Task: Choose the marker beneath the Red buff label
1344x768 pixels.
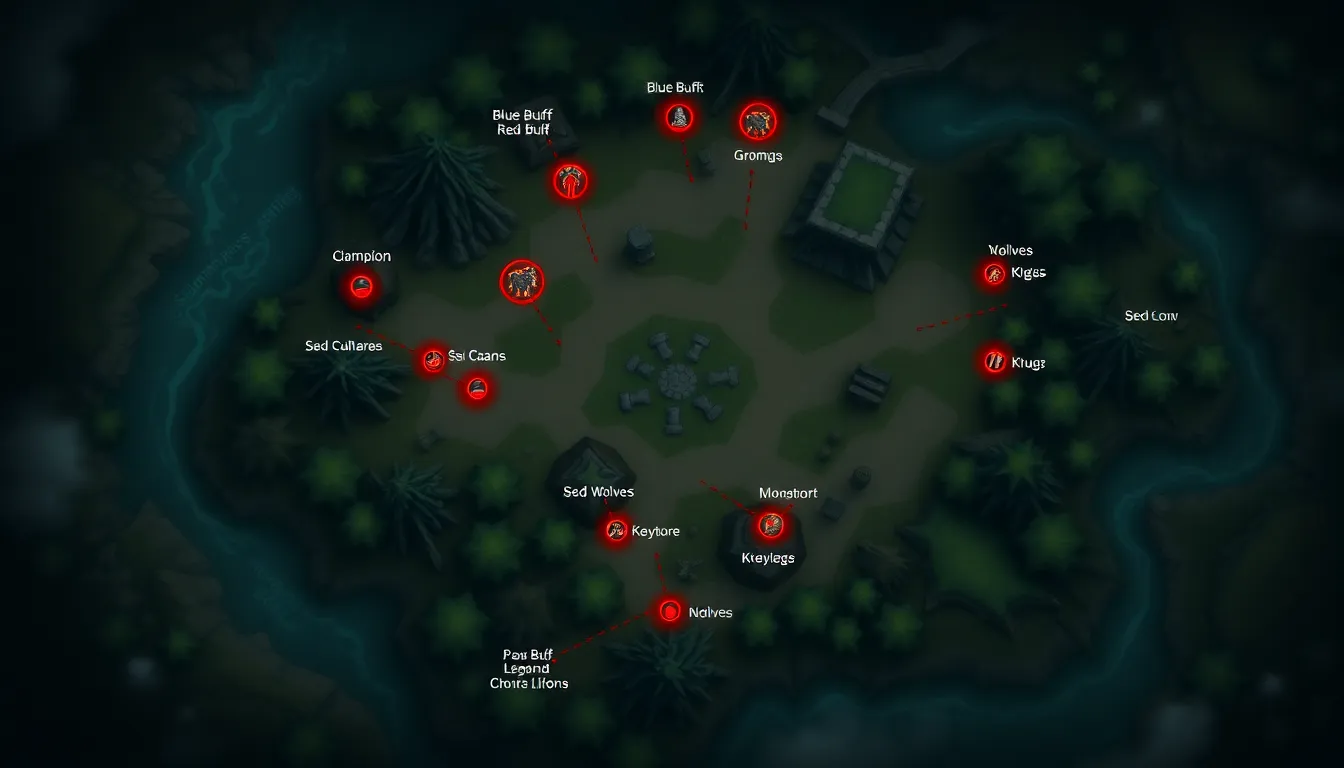Action: pyautogui.click(x=571, y=182)
